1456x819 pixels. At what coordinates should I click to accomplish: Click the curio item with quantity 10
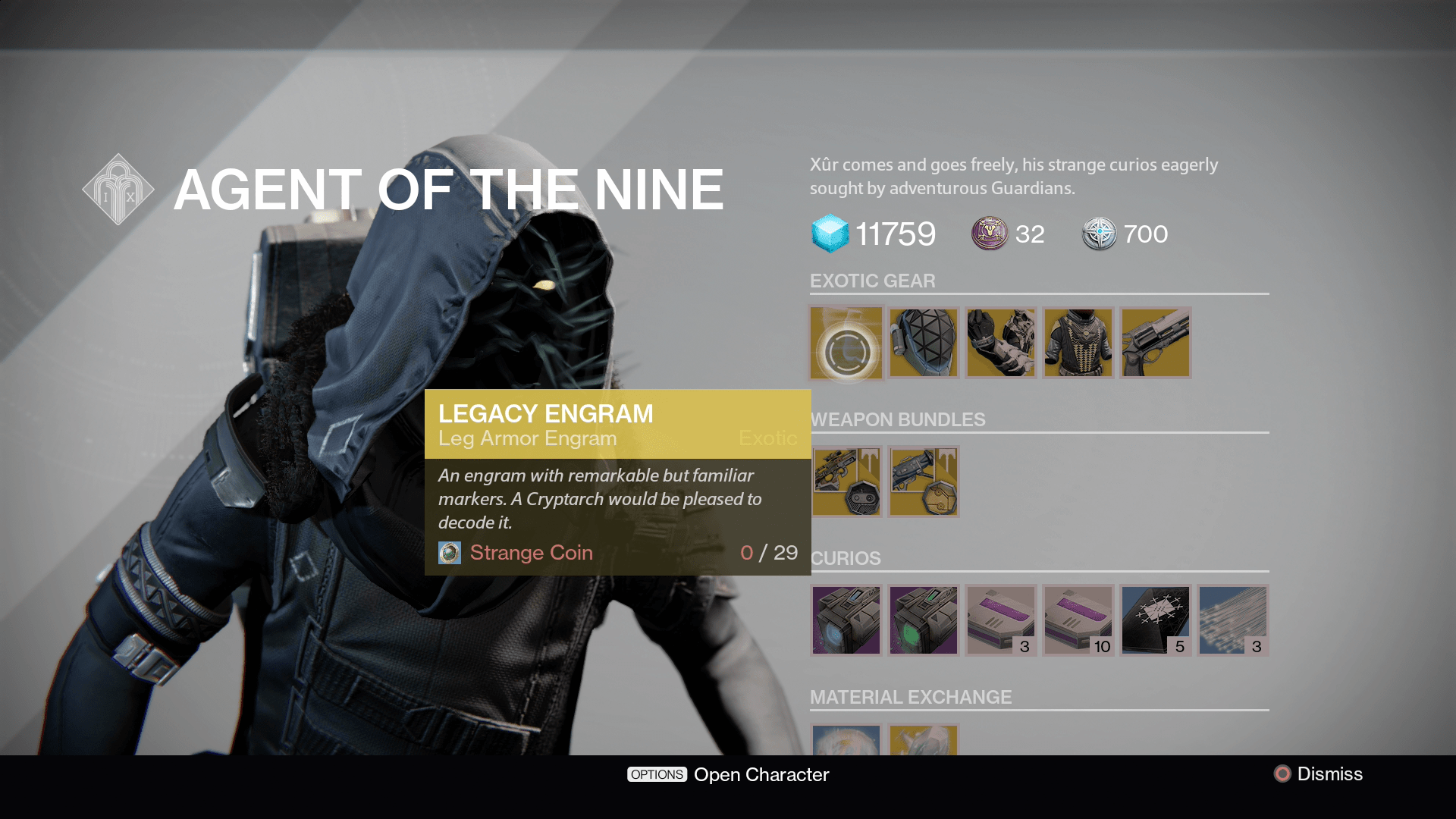click(1078, 620)
